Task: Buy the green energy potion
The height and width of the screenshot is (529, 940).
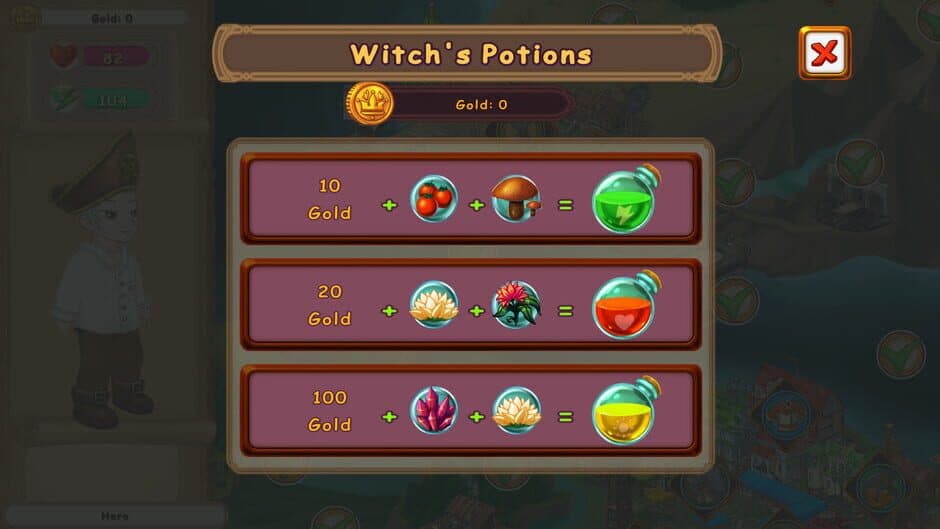Action: [x=625, y=201]
